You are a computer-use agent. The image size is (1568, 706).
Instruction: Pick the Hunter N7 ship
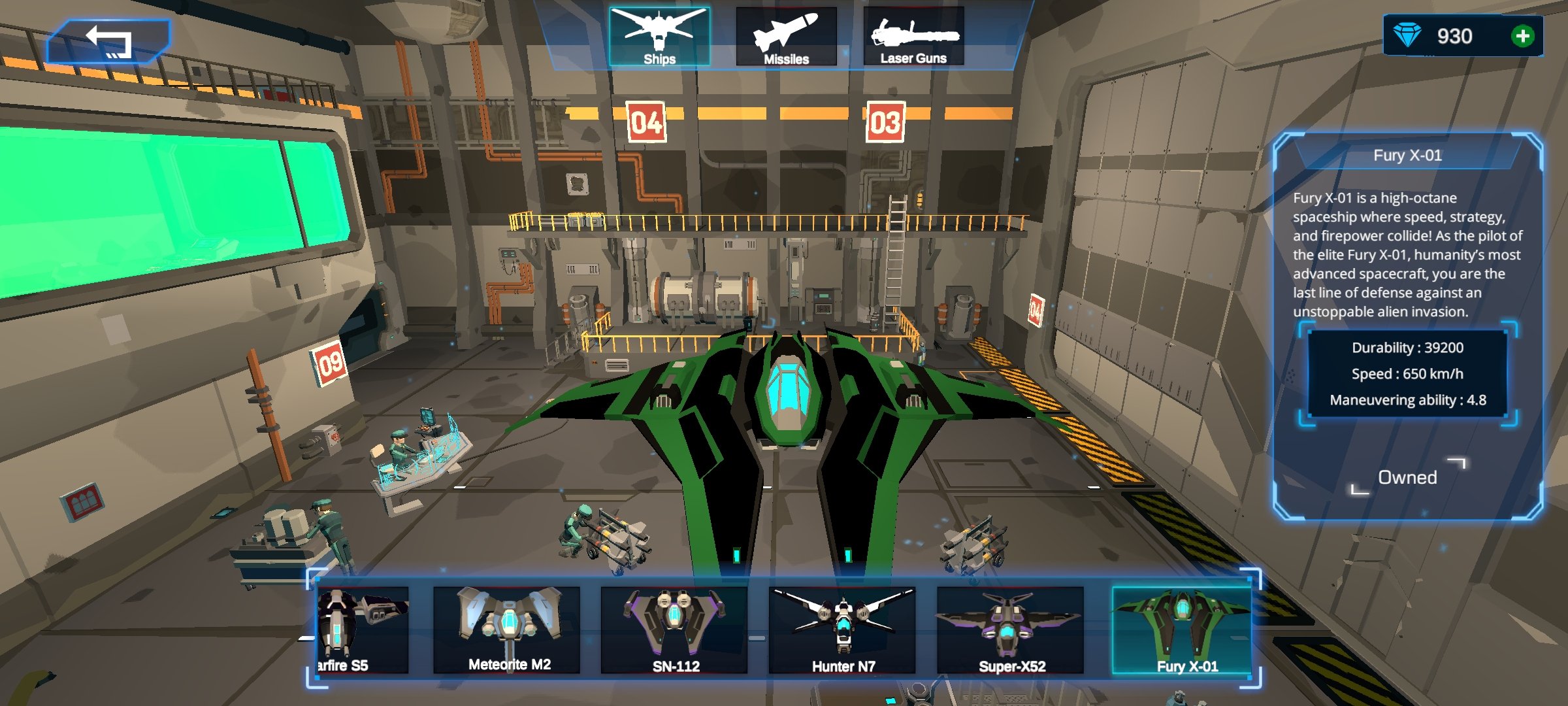(x=842, y=630)
